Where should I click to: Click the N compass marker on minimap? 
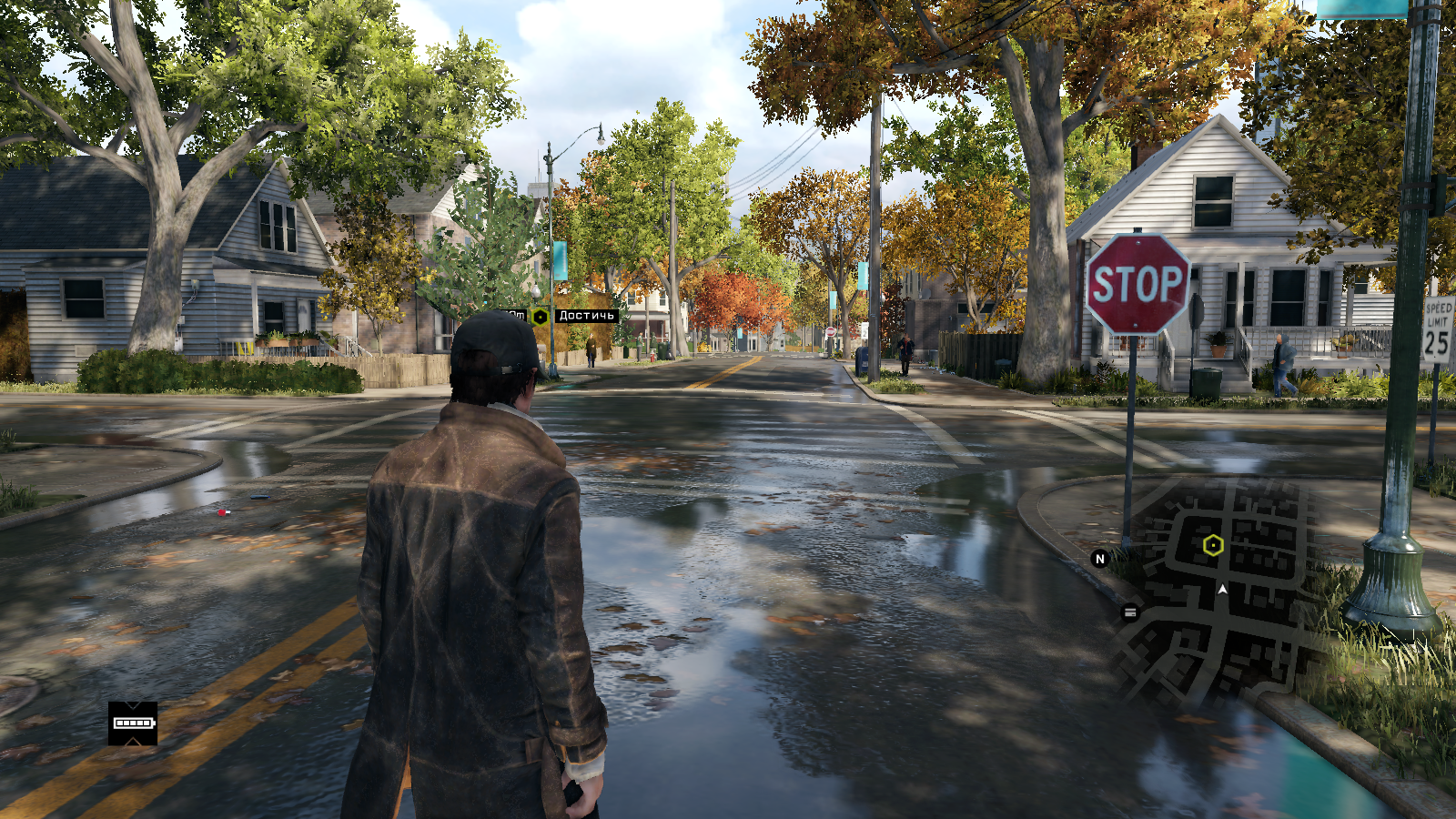pyautogui.click(x=1099, y=559)
